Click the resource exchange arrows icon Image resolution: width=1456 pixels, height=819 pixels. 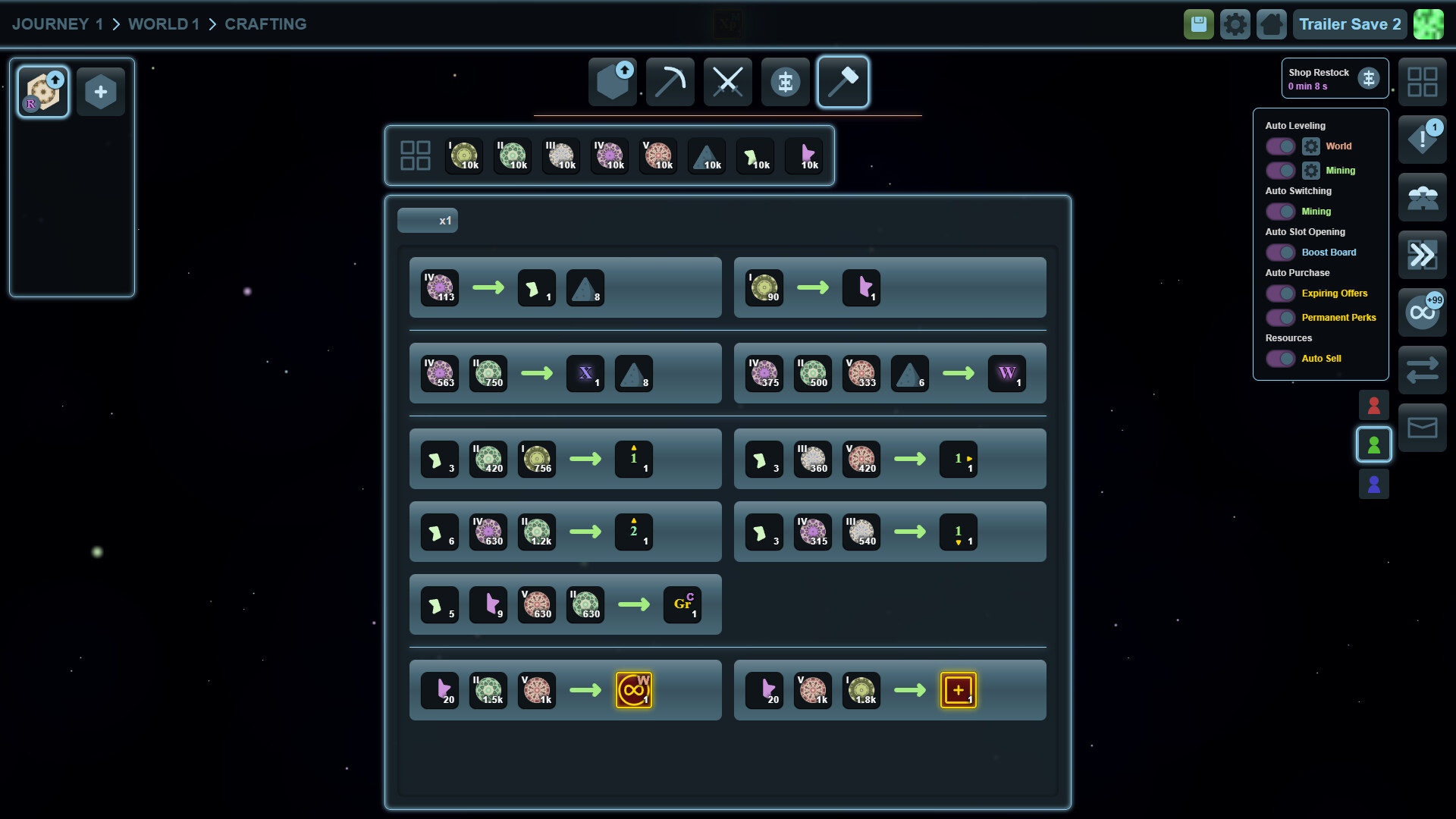coord(1422,369)
